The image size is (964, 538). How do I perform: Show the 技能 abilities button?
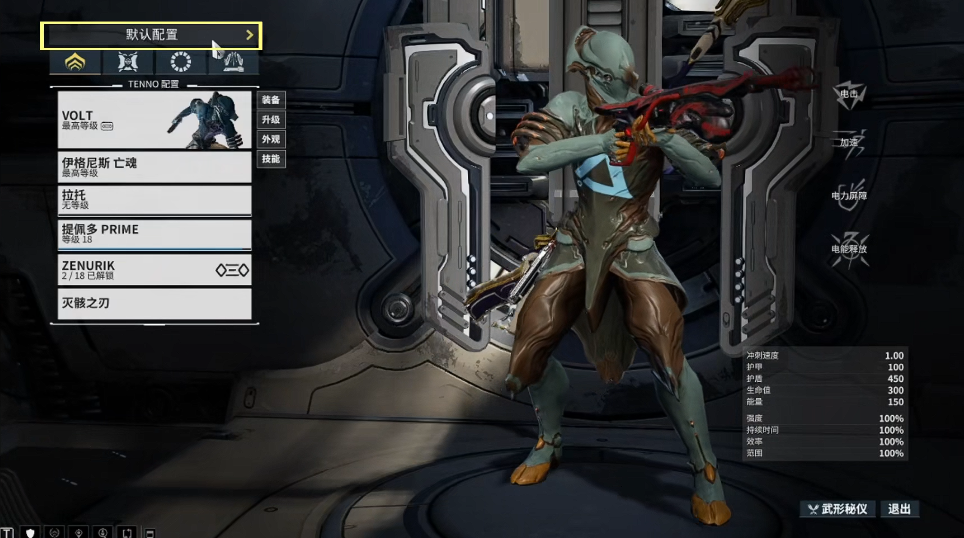[x=271, y=159]
